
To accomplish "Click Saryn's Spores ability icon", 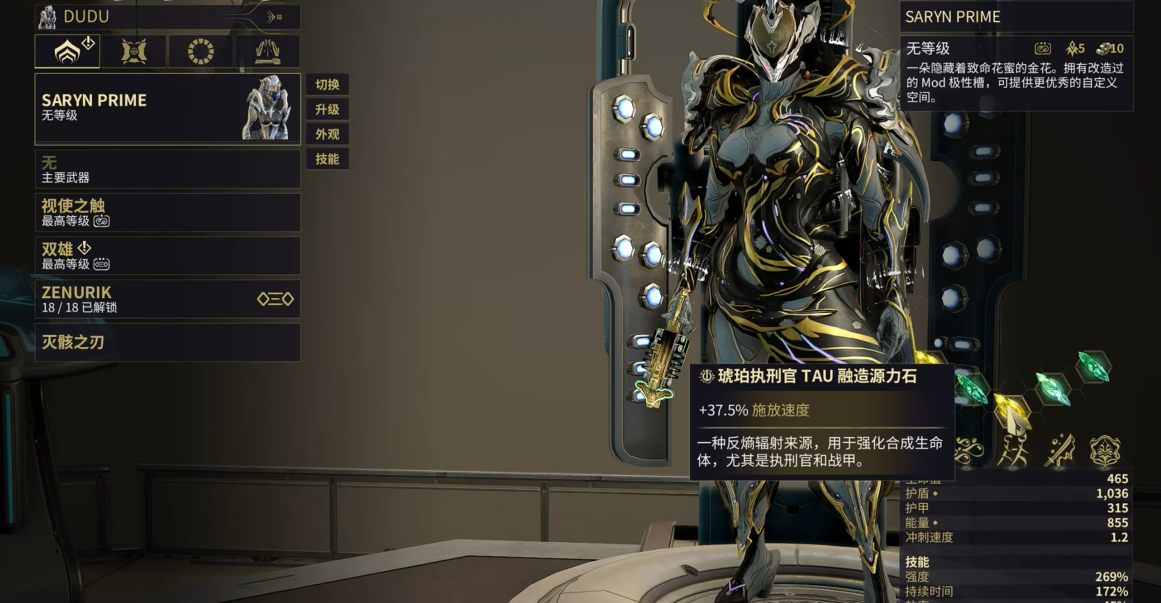I will tap(966, 452).
